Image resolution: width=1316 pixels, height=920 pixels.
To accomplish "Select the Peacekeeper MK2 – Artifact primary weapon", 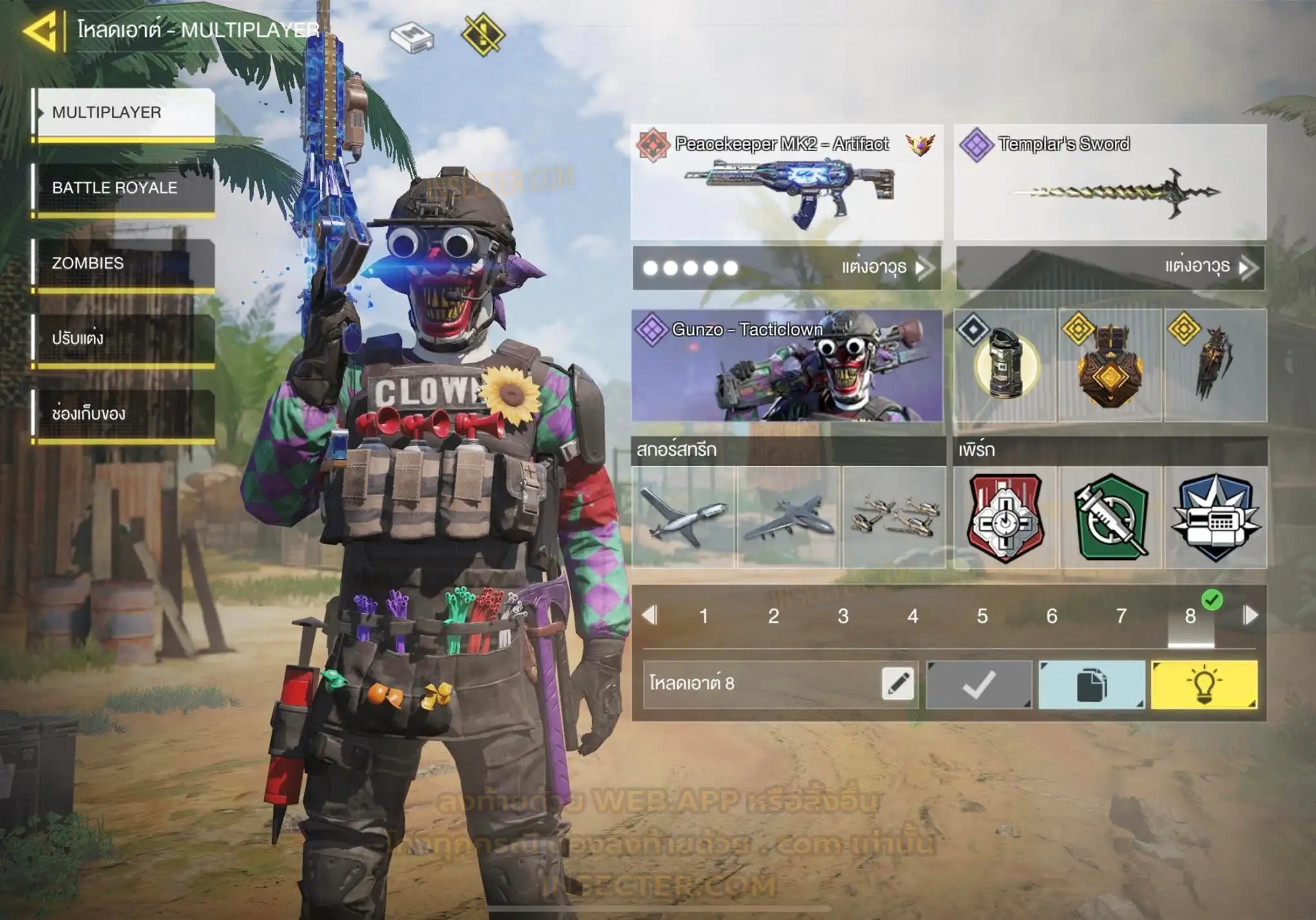I will click(787, 182).
